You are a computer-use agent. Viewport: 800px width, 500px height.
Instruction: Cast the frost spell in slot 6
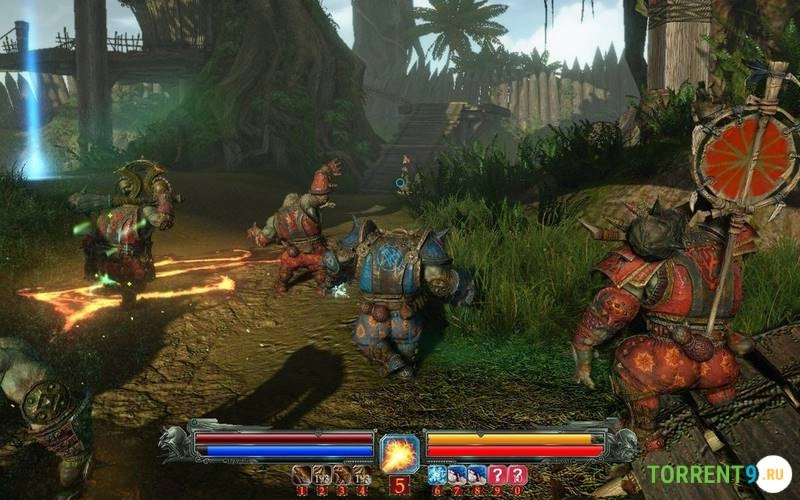pyautogui.click(x=437, y=475)
